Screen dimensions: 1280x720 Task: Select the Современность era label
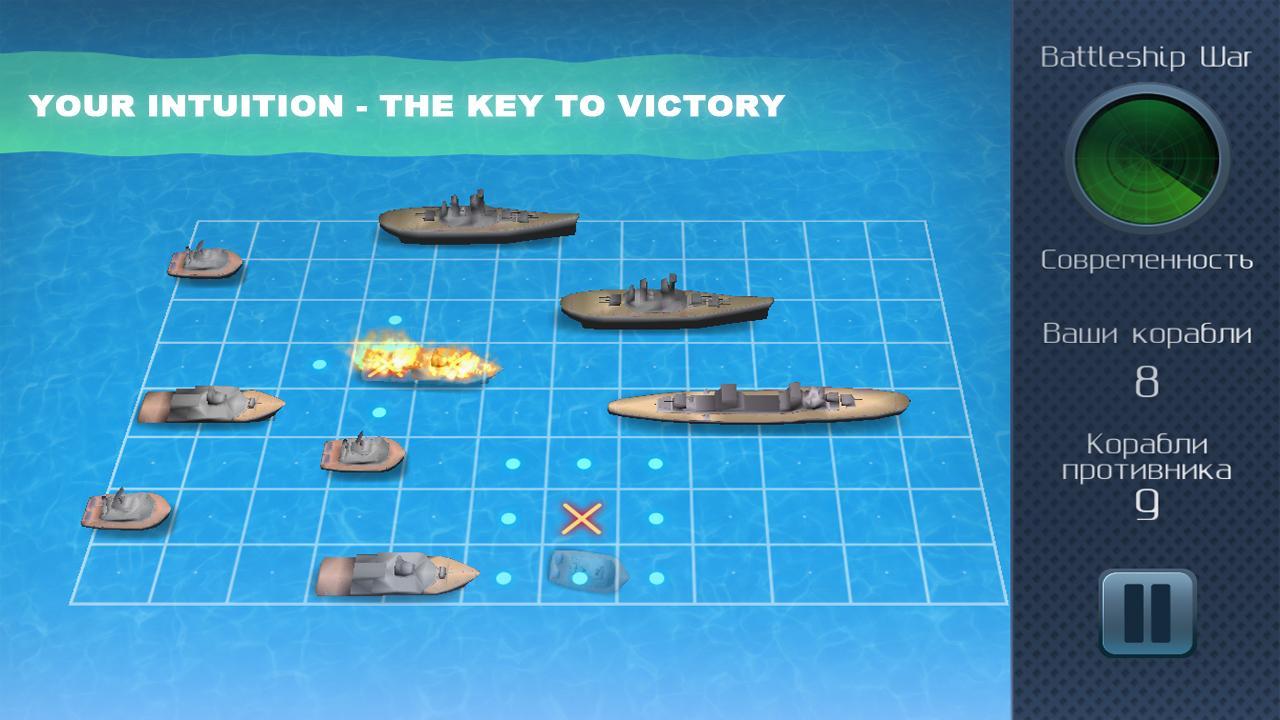click(1148, 260)
